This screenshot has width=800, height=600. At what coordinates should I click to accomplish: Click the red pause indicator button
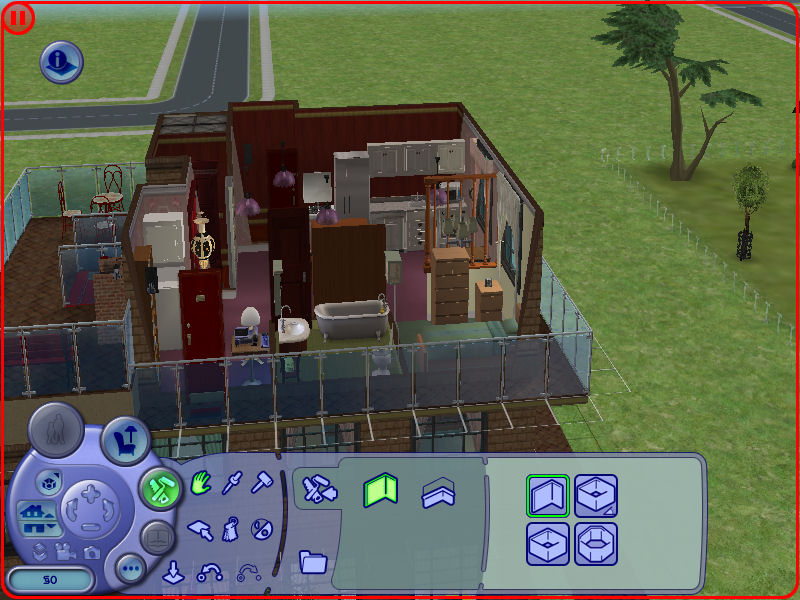17,17
